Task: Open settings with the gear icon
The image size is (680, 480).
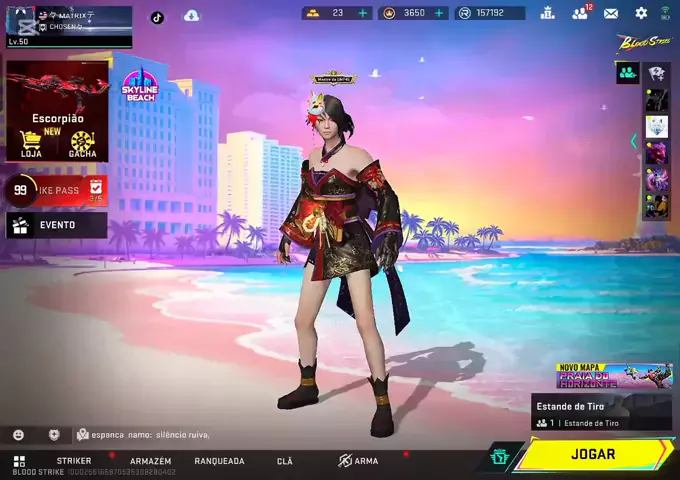Action: point(641,13)
